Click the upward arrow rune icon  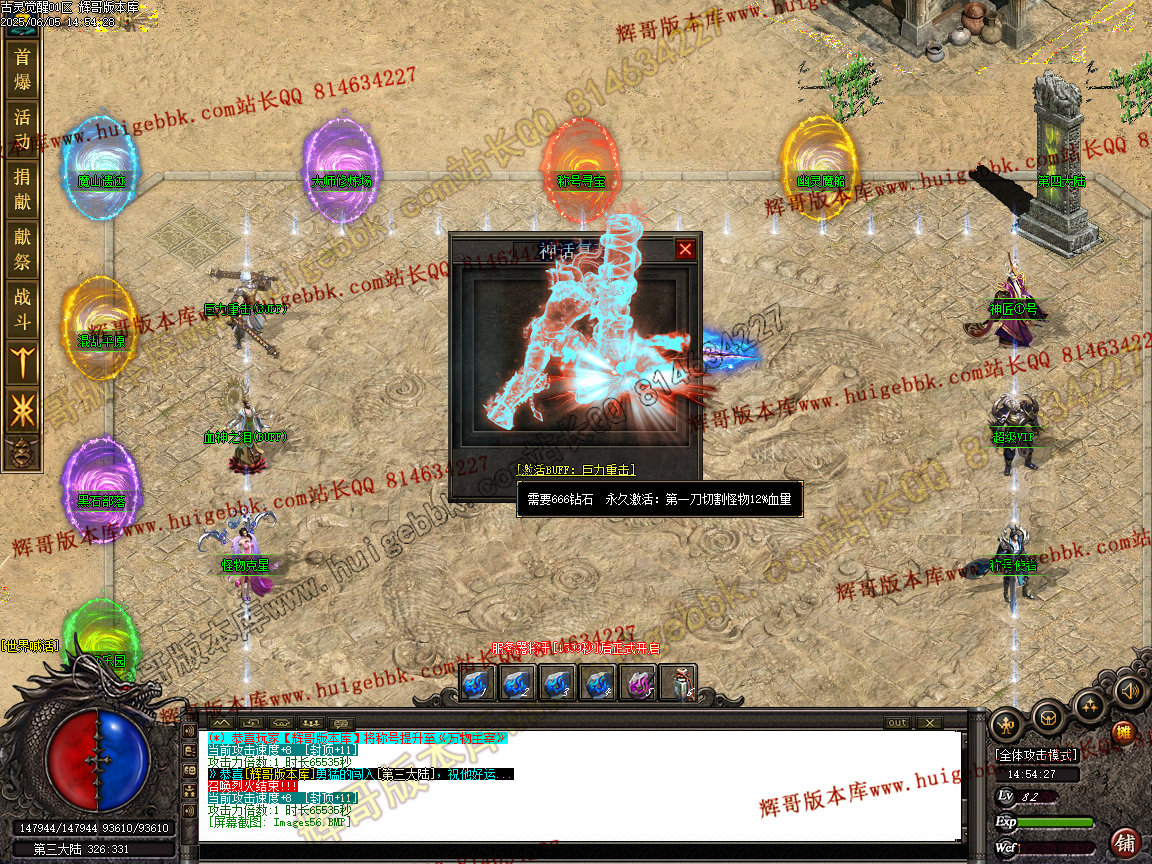[22, 362]
